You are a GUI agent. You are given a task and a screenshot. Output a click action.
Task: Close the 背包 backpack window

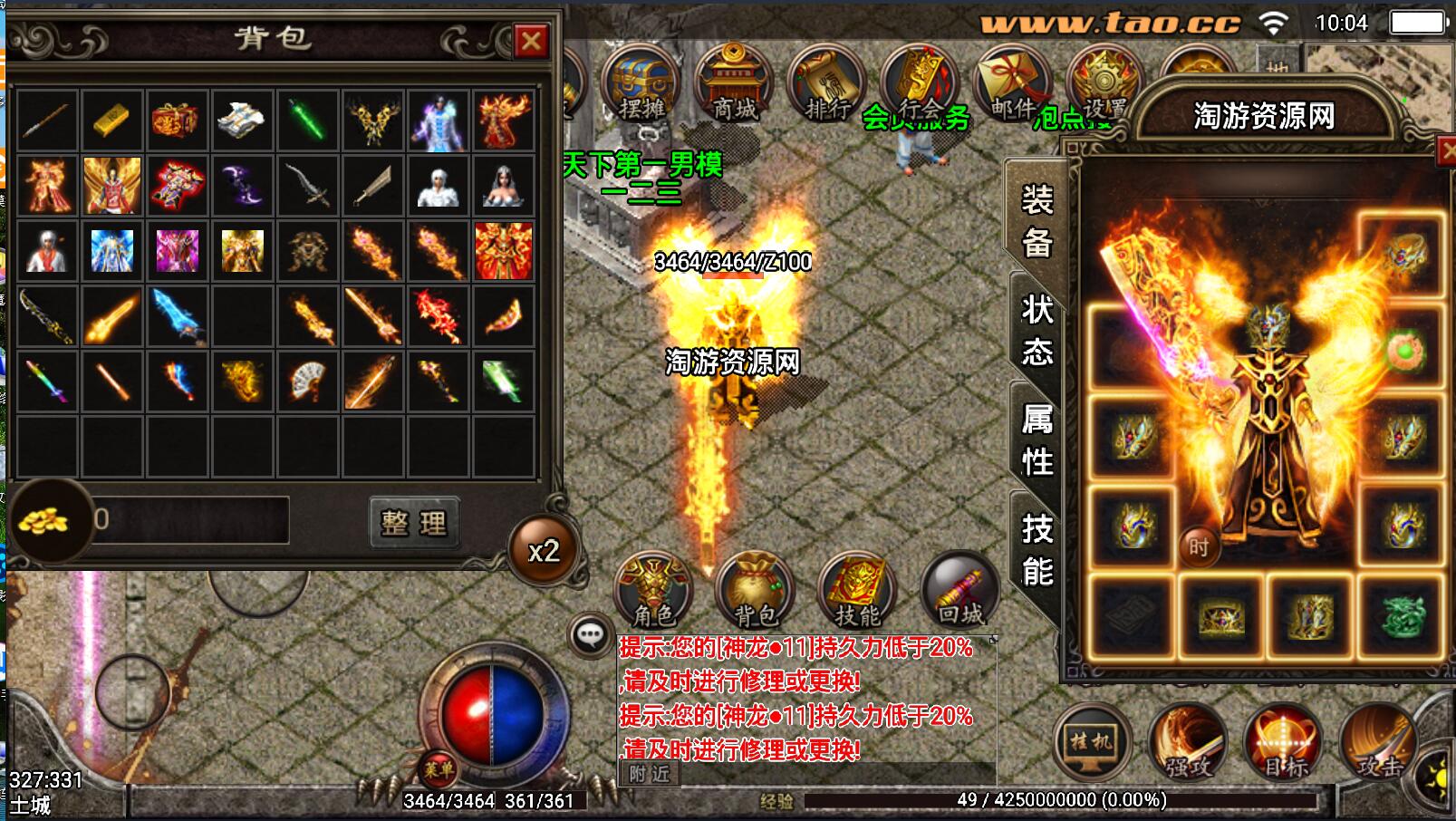pyautogui.click(x=531, y=41)
